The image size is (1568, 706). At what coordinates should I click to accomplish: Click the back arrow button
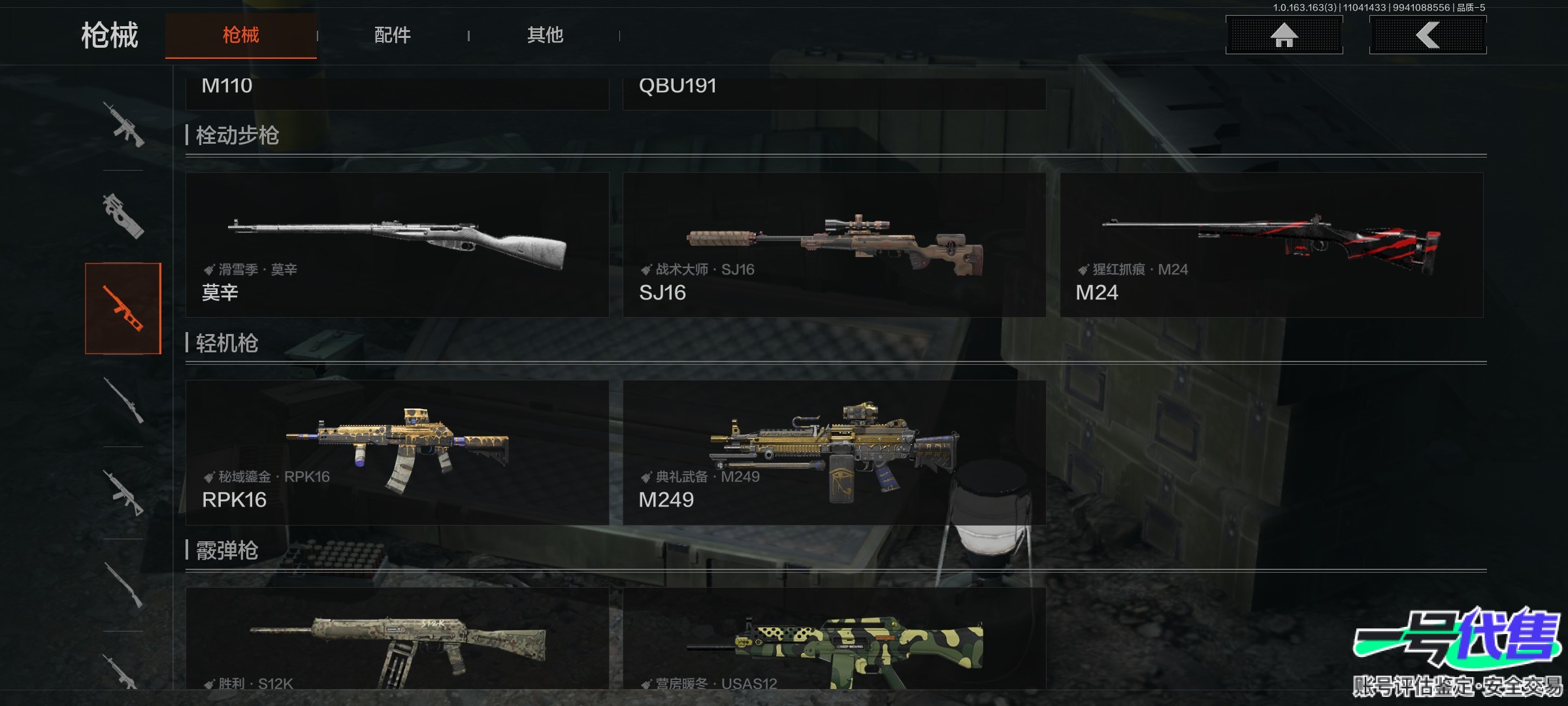tap(1428, 35)
